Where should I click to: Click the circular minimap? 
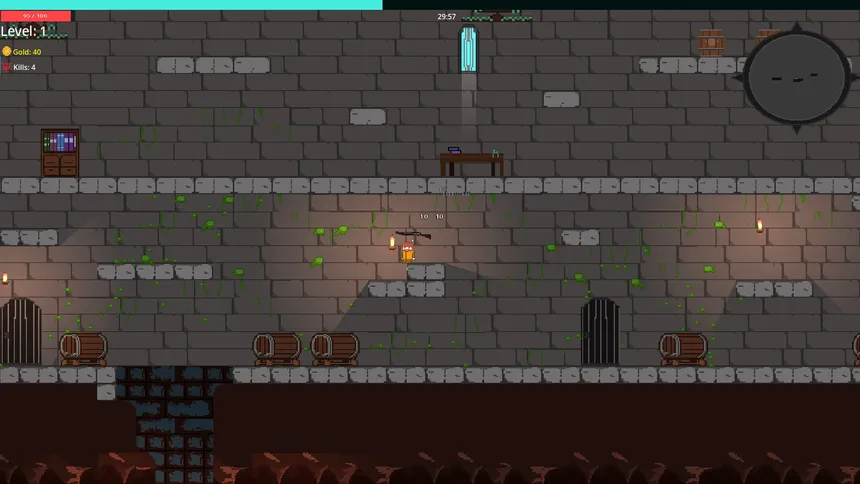tap(796, 78)
